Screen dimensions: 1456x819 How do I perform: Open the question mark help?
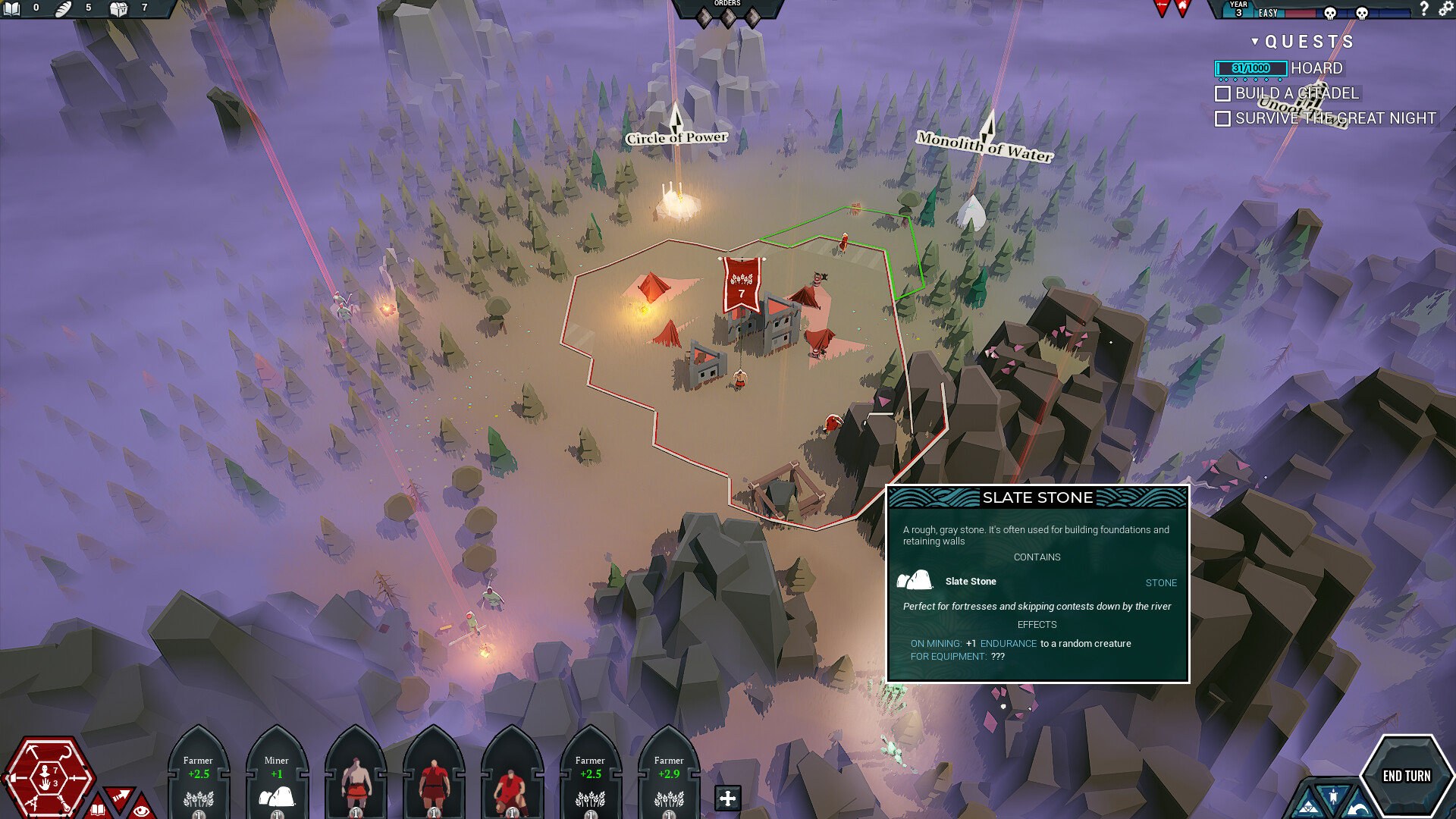[x=1423, y=9]
